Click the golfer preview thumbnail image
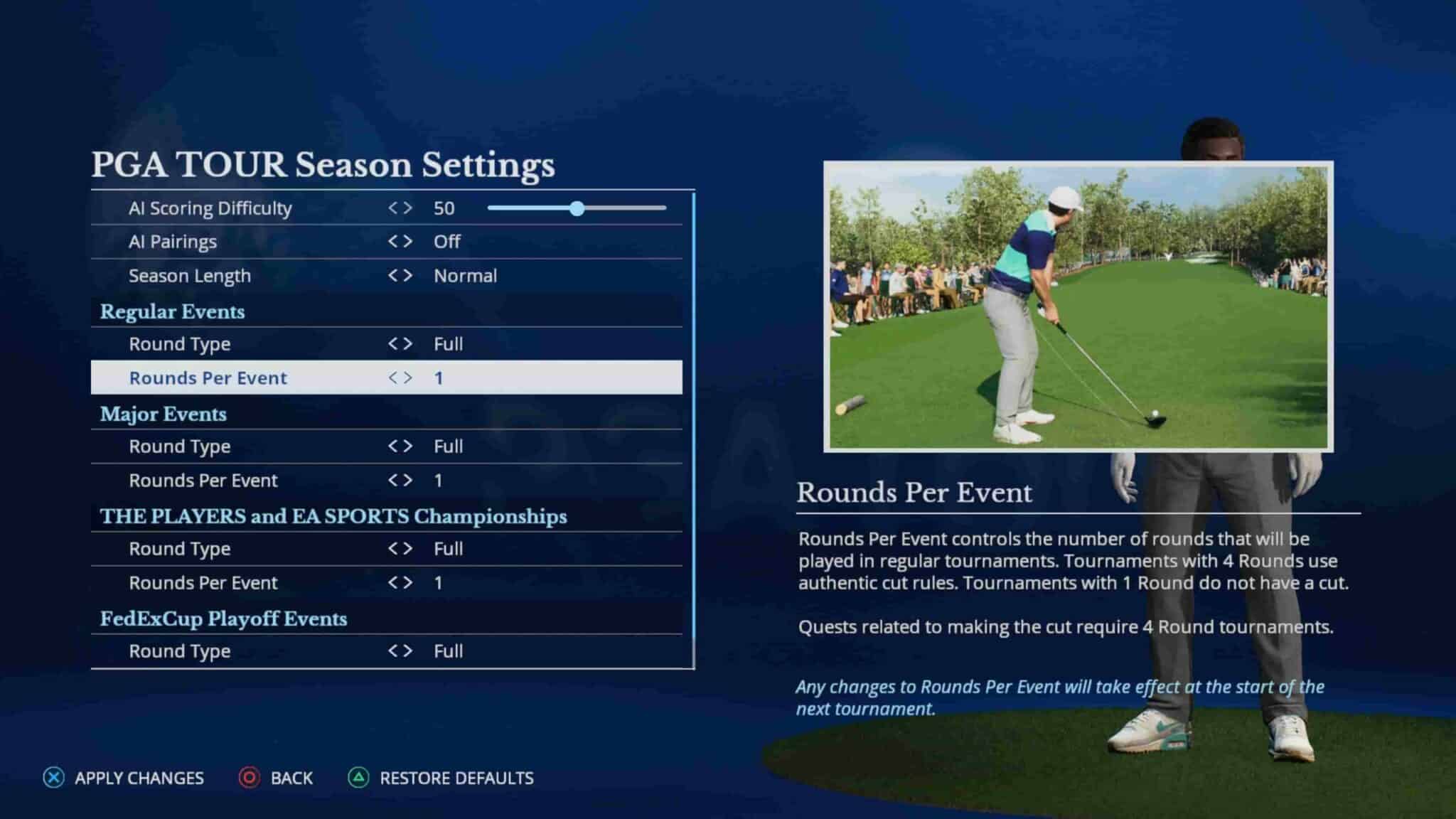Viewport: 1456px width, 819px height. 1078,306
